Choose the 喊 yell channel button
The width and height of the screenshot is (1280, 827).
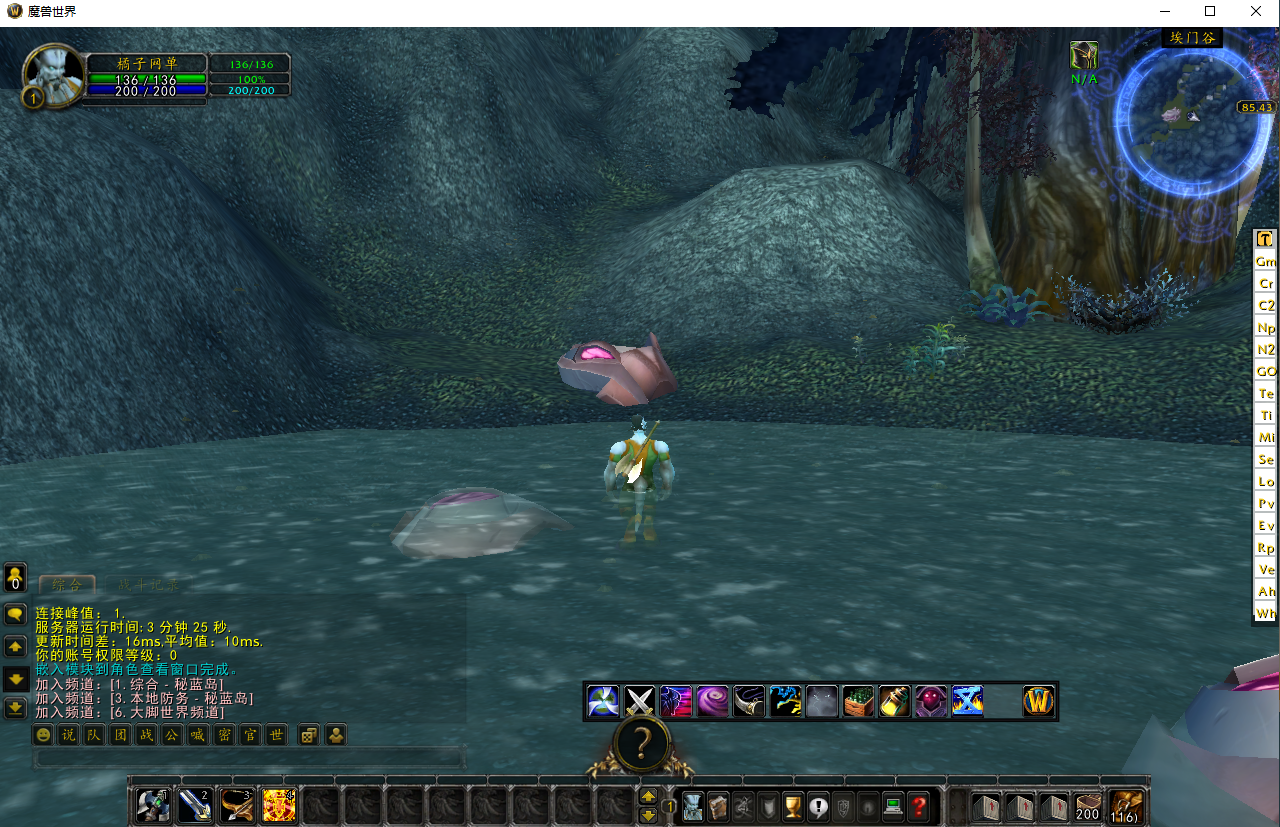(x=198, y=735)
